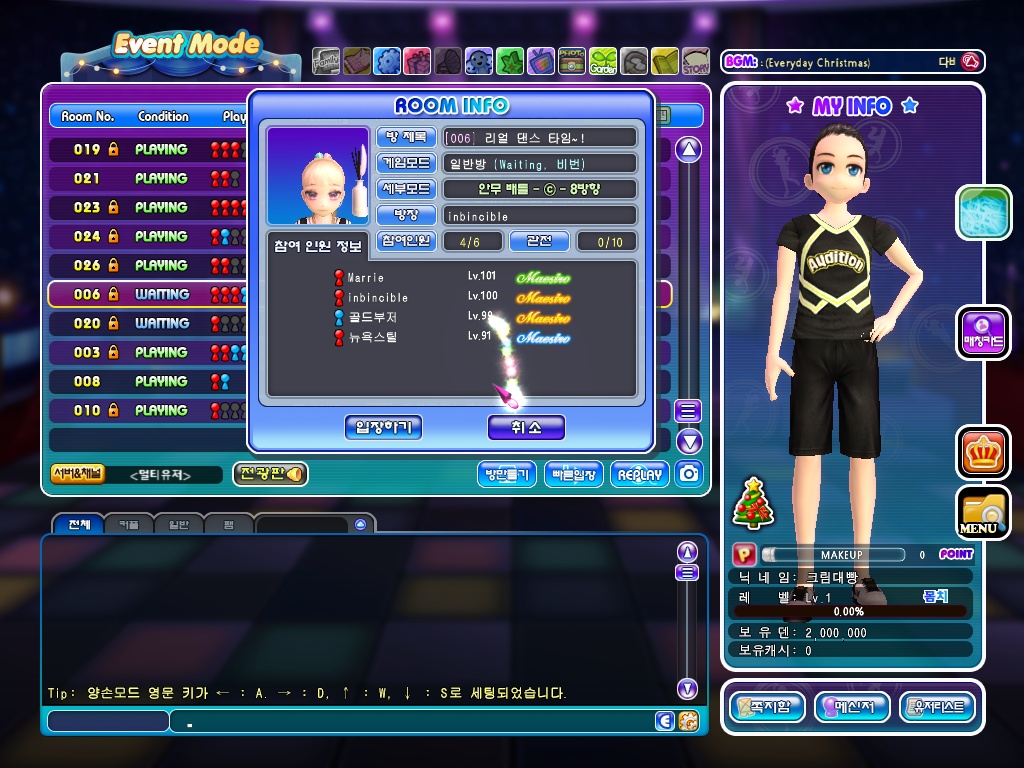Select the 관전 spectate button
The image size is (1024, 768).
click(x=539, y=241)
